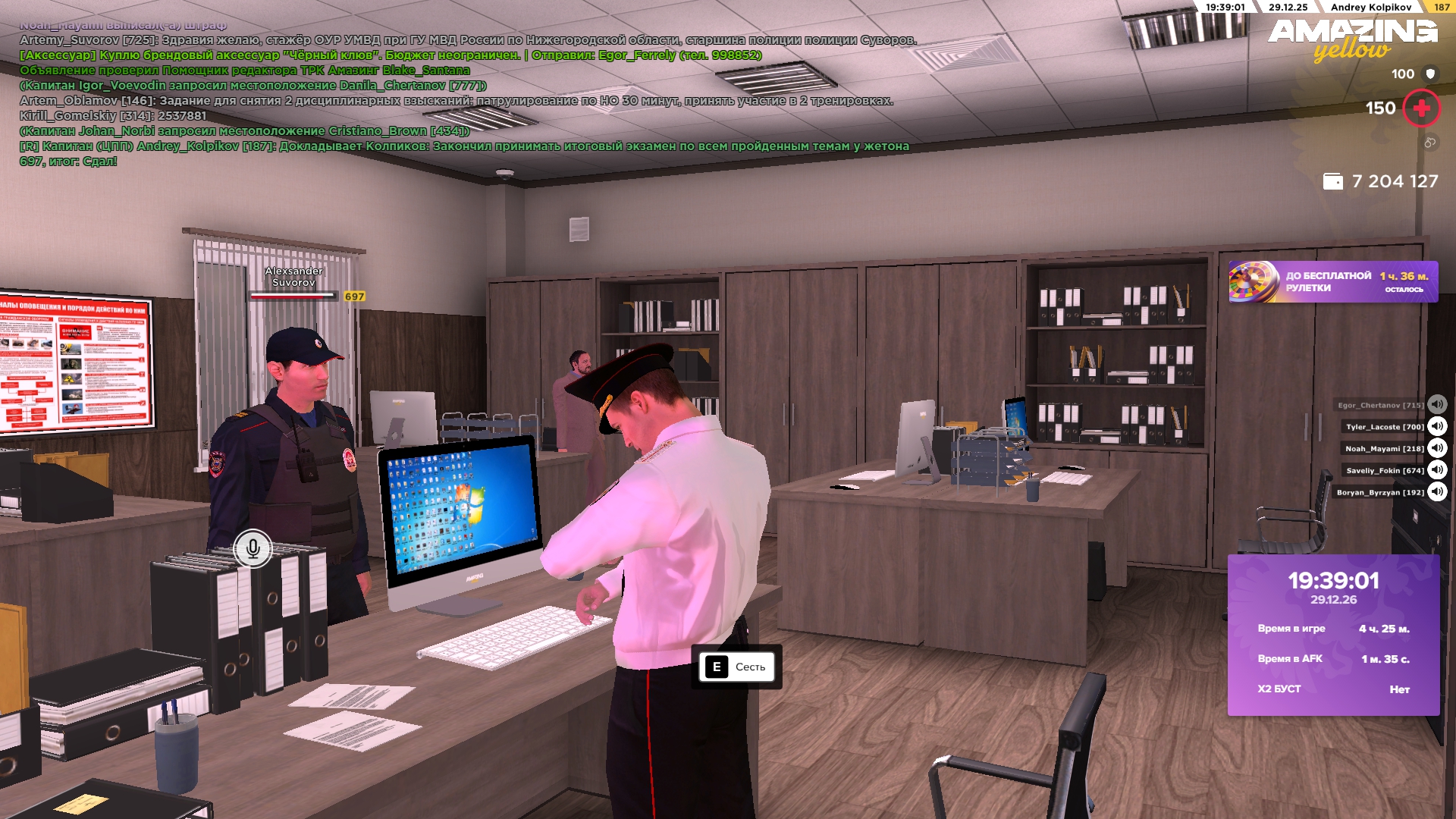
Task: Click the speaker icon beside Noah_Mayami
Action: [x=1437, y=448]
